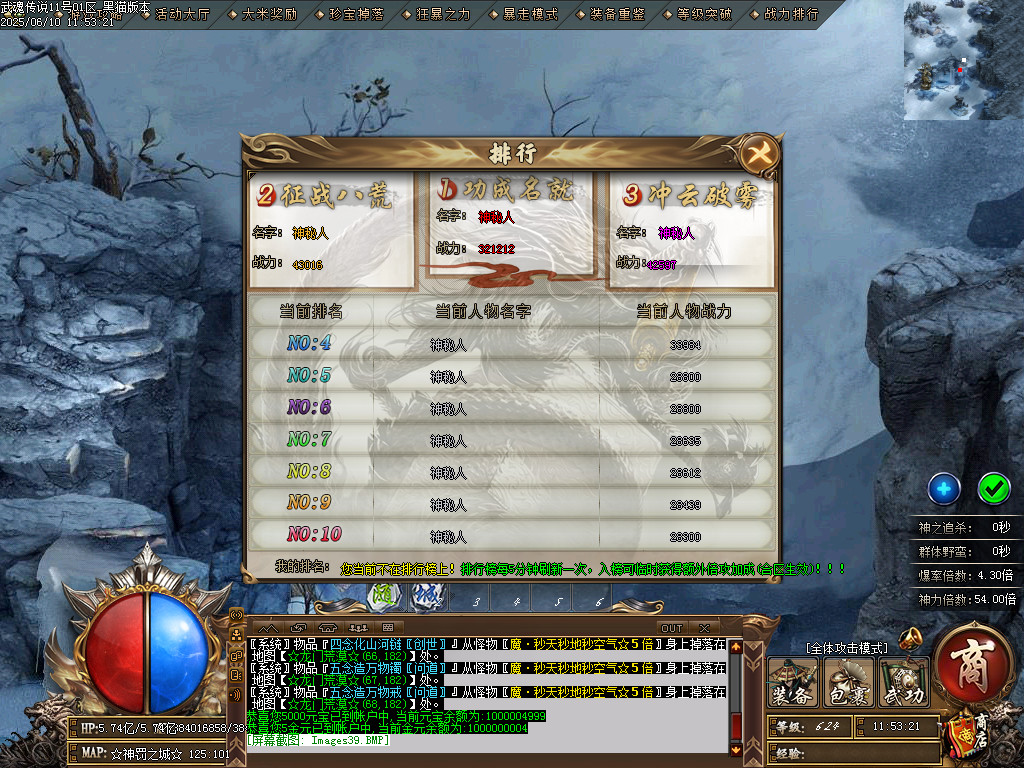The height and width of the screenshot is (768, 1024).
Task: Open the 装备重鉴 equipment menu
Action: click(617, 14)
